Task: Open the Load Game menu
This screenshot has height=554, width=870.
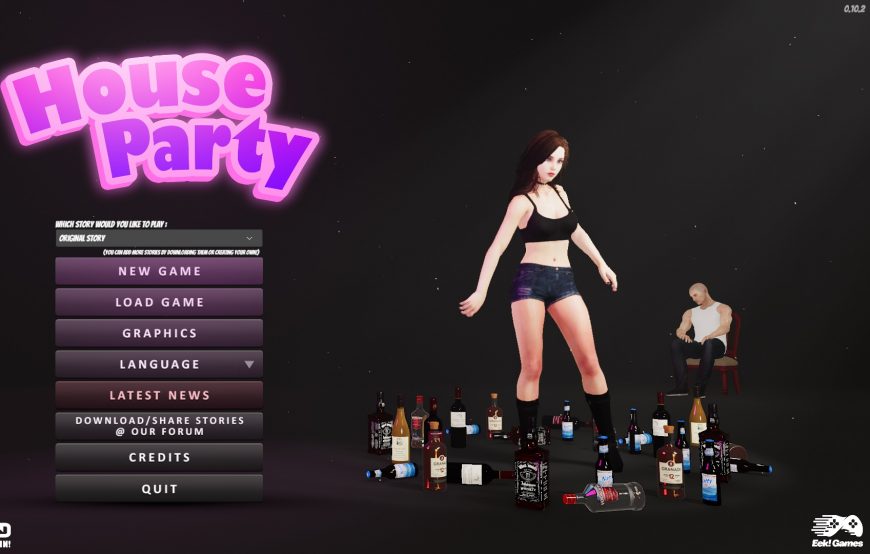Action: (159, 302)
